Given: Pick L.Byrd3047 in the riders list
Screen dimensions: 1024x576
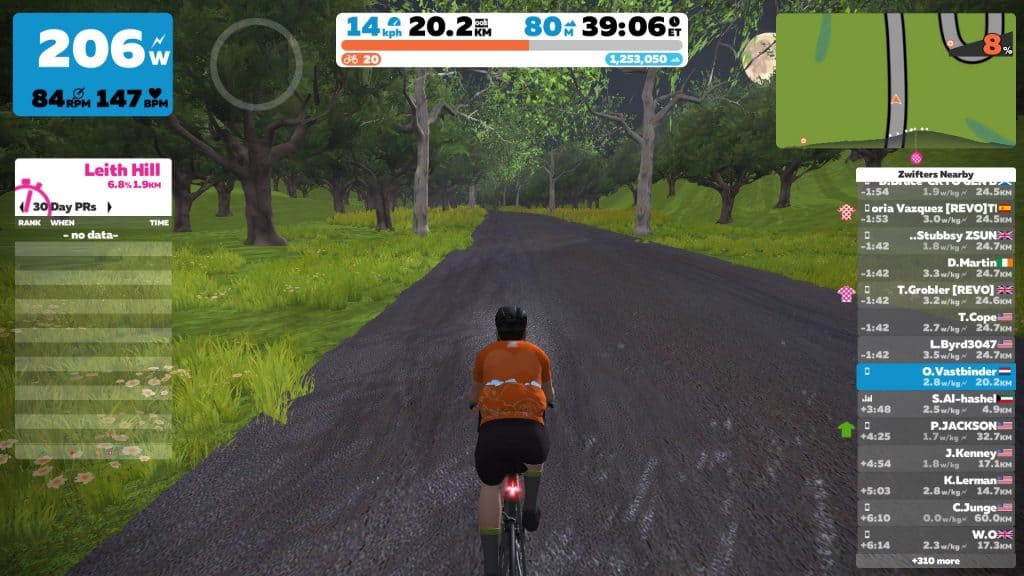Looking at the screenshot, I should (935, 349).
